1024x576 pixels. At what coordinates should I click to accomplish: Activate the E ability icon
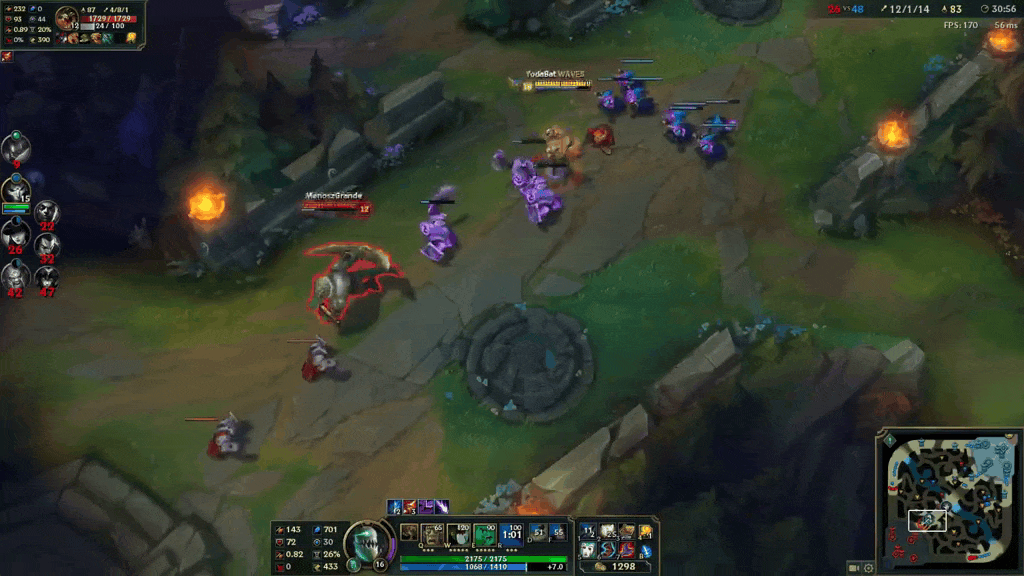click(x=485, y=534)
